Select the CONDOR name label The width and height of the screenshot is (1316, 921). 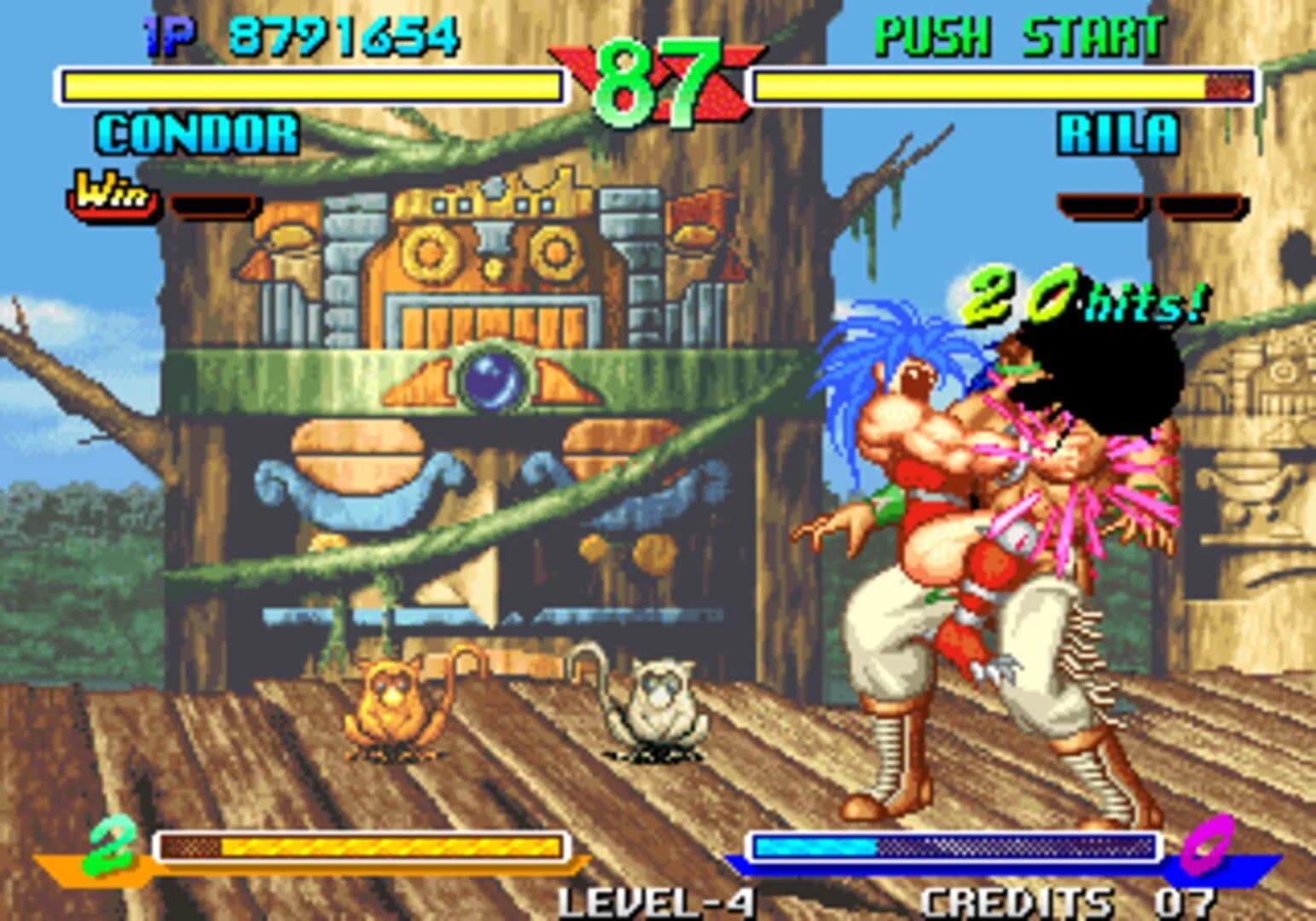(x=194, y=132)
